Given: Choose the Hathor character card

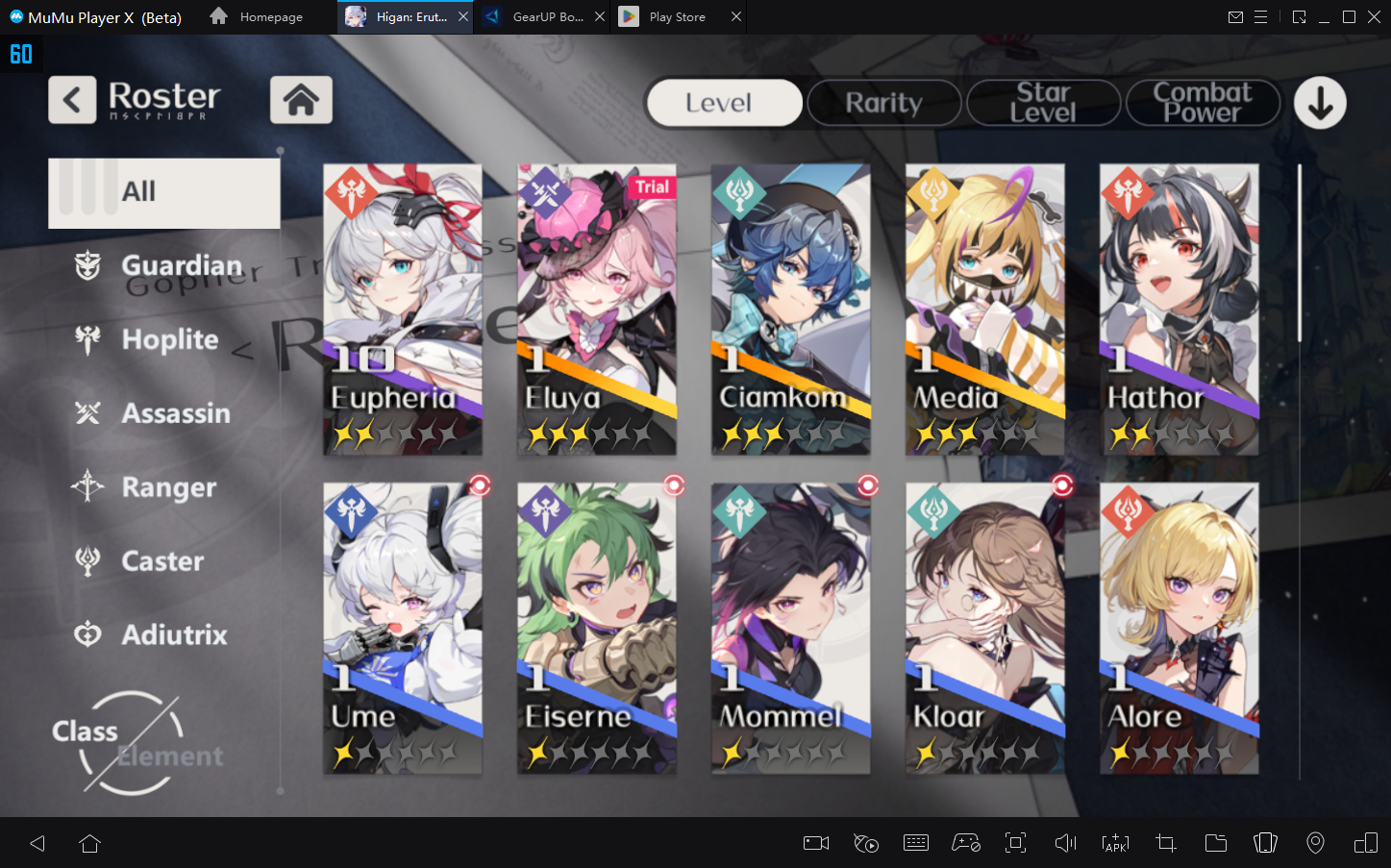Looking at the screenshot, I should 1179,309.
